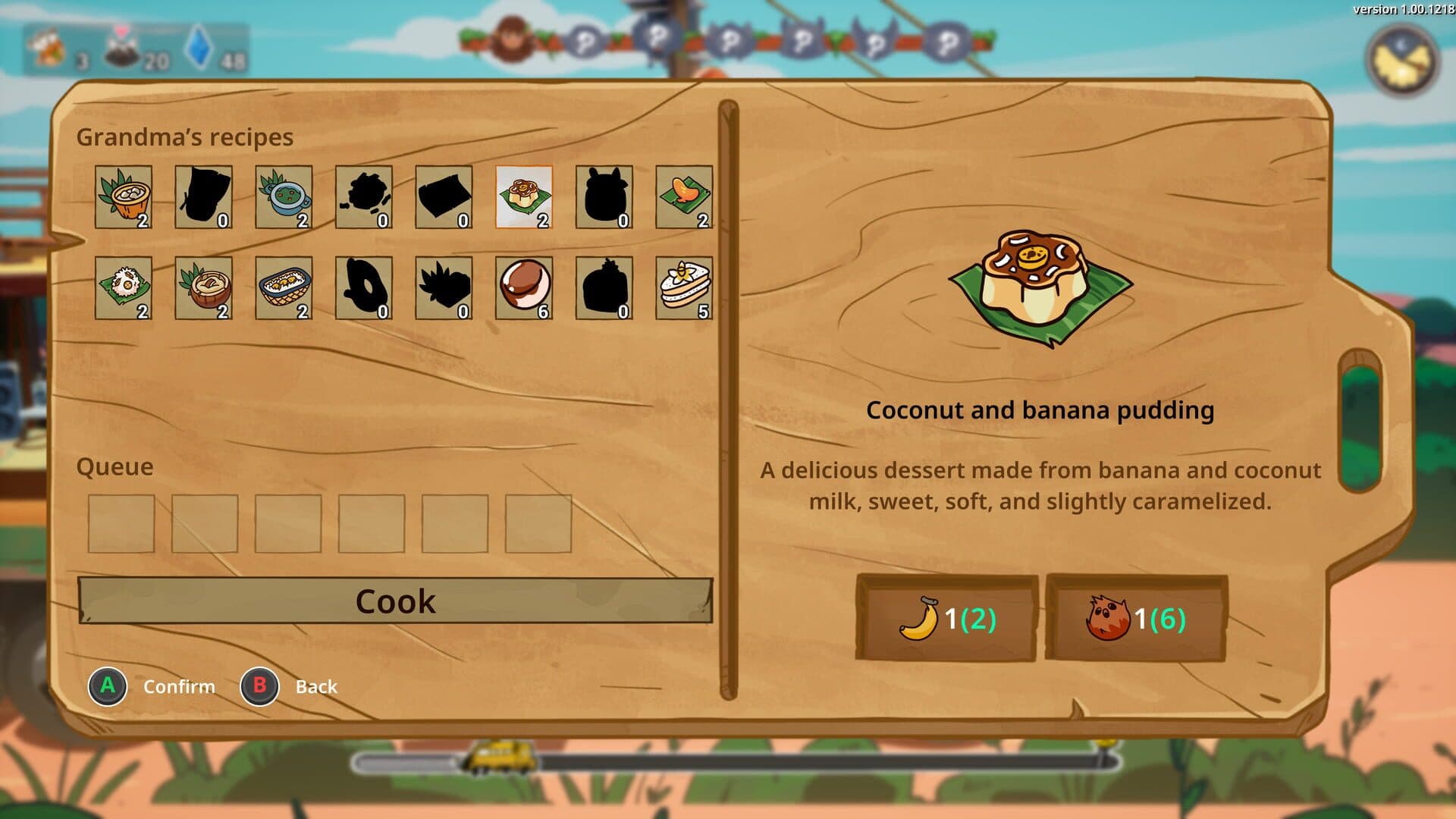Open the green herb soup recipe
1456x819 pixels.
tap(281, 197)
